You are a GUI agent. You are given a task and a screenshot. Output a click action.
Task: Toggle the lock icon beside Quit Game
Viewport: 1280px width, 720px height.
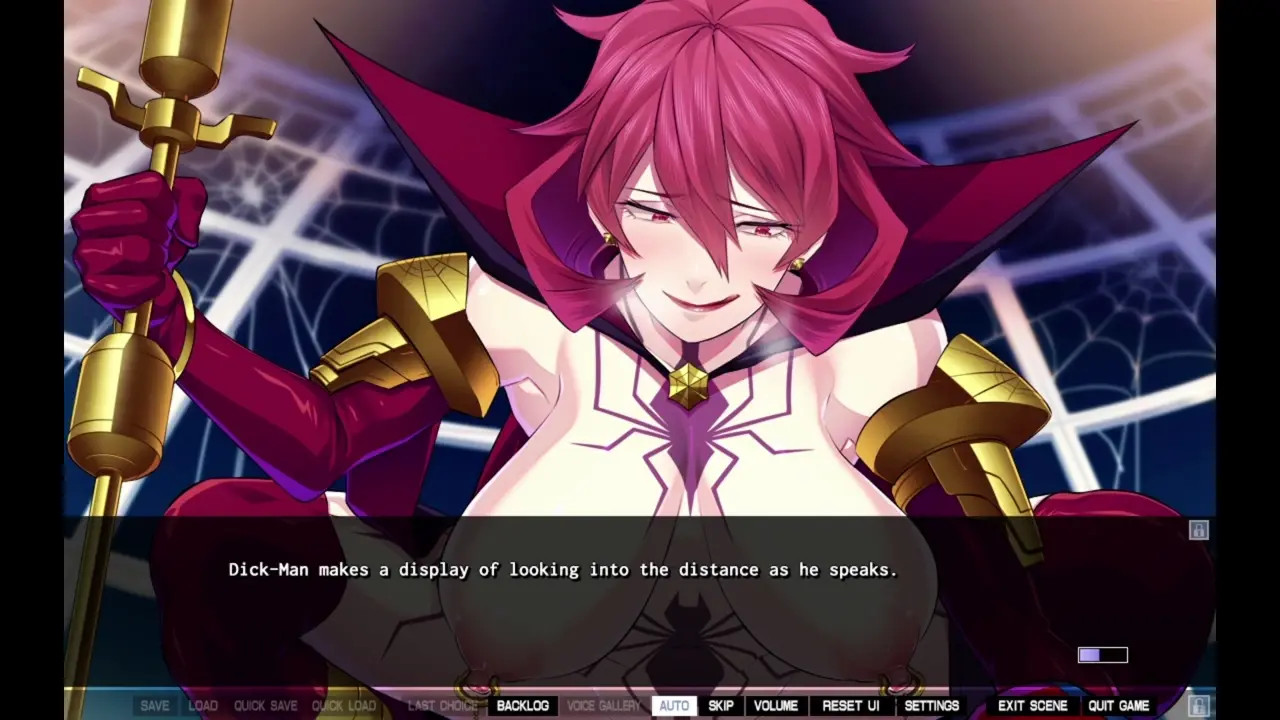(1198, 706)
